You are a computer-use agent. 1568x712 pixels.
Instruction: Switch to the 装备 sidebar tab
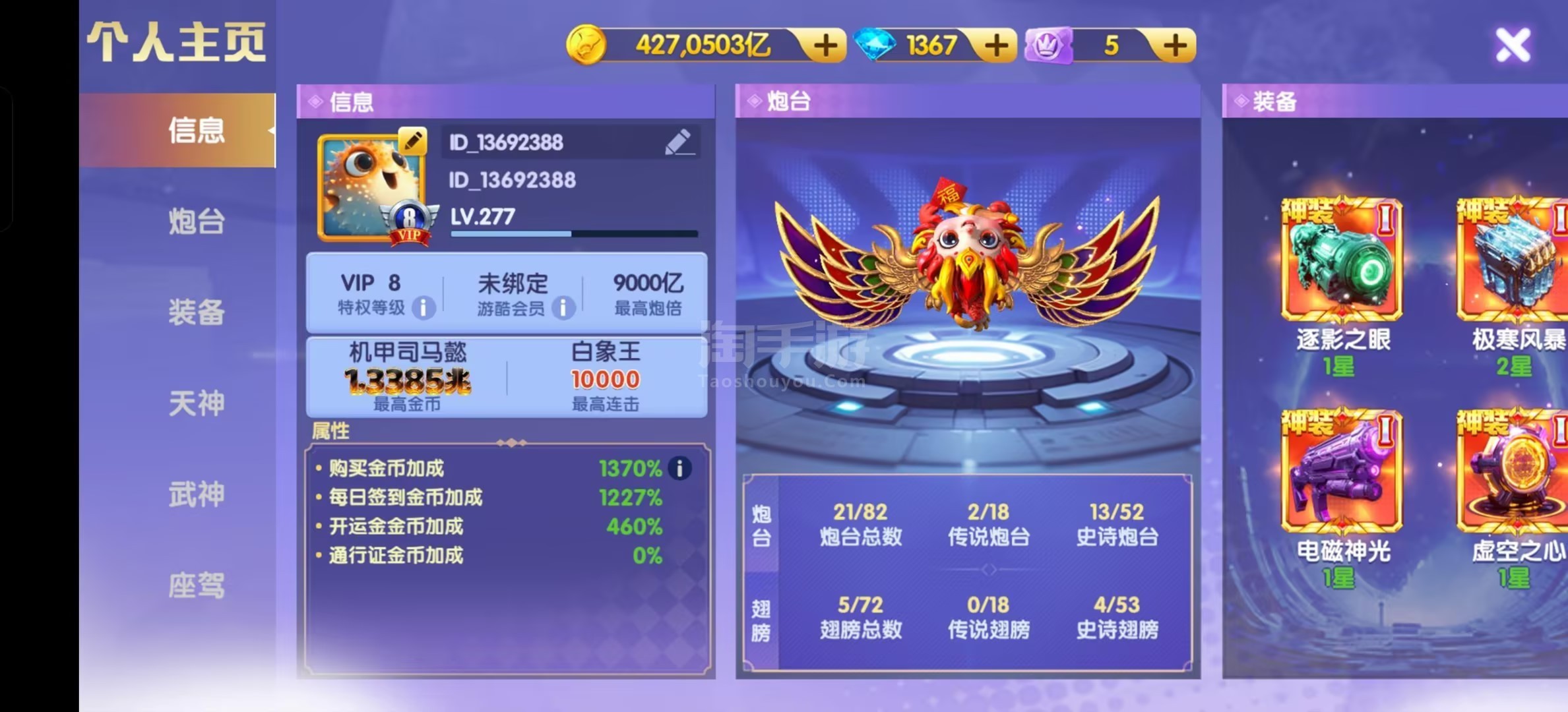[195, 314]
